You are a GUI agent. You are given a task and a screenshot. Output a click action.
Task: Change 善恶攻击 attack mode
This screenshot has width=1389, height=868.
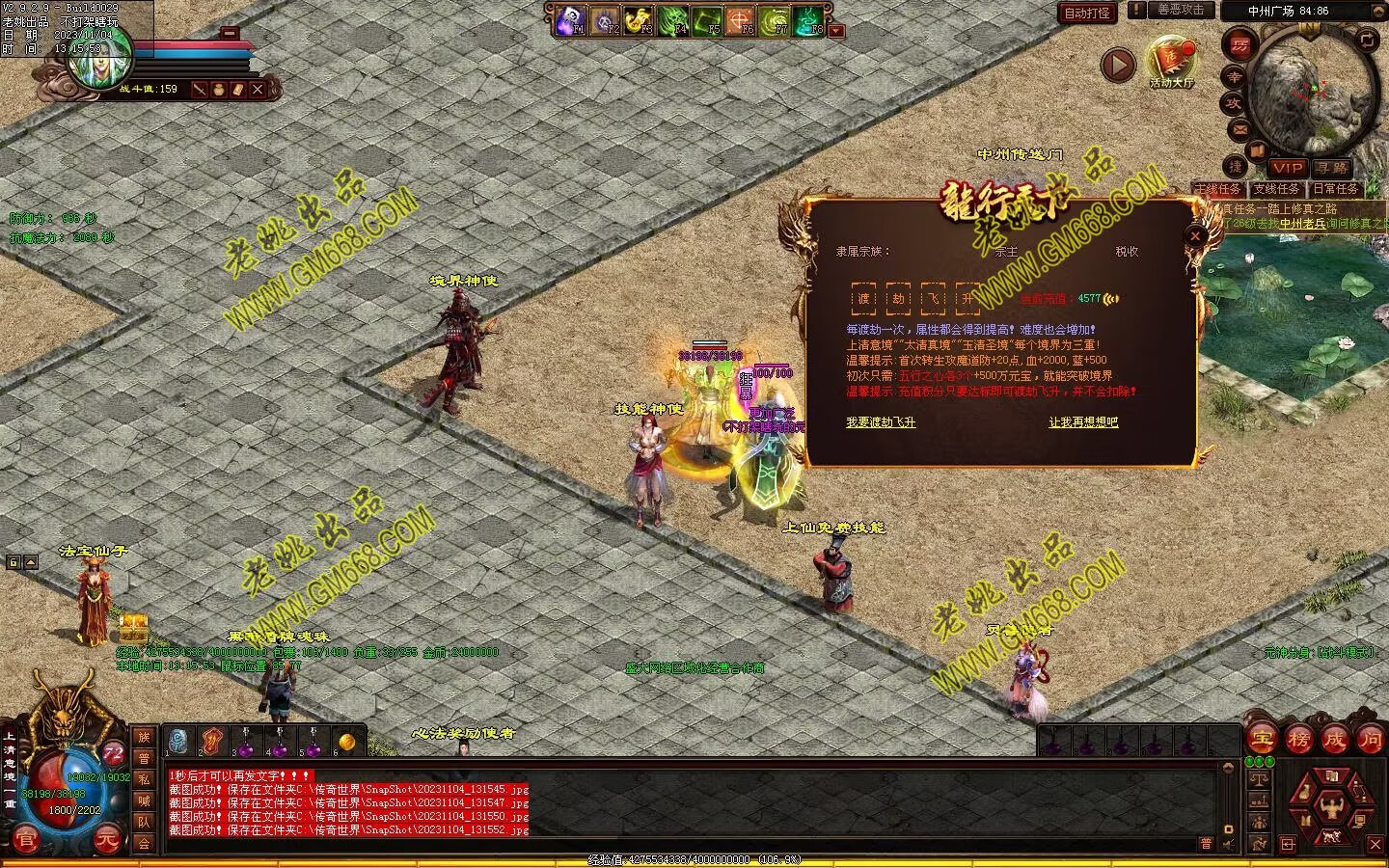1180,10
